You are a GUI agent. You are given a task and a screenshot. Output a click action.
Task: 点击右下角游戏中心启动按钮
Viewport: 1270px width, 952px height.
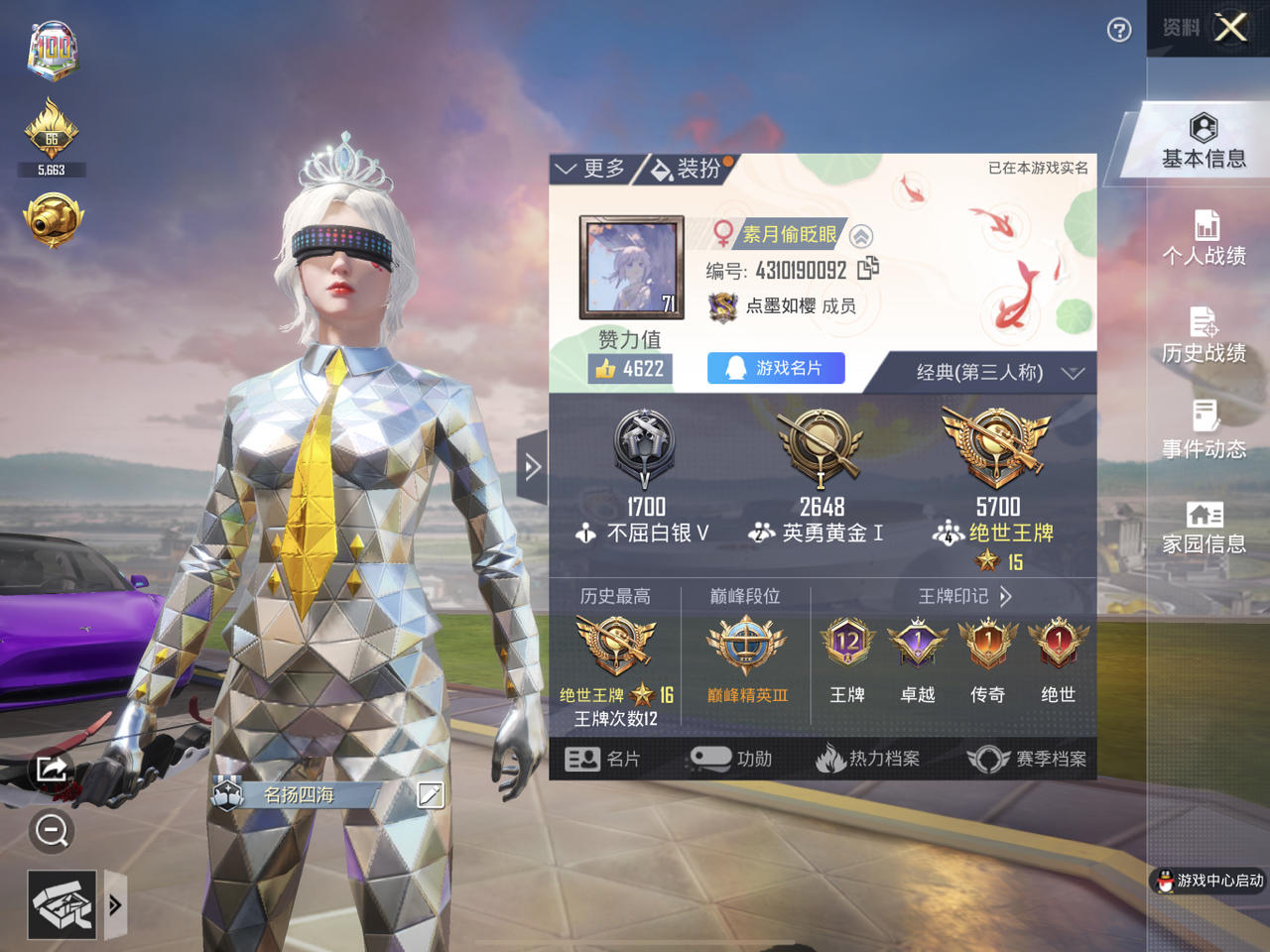1206,881
